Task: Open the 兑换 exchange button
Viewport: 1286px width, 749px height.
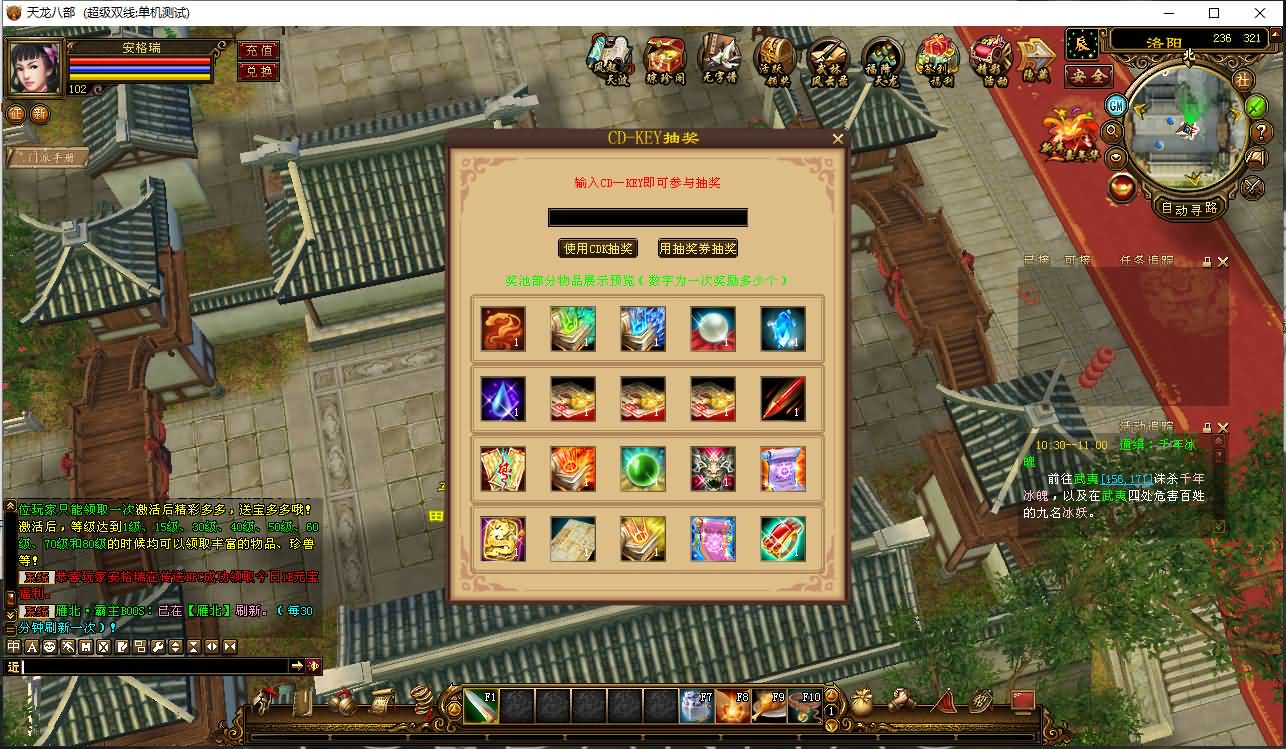Action: 258,71
